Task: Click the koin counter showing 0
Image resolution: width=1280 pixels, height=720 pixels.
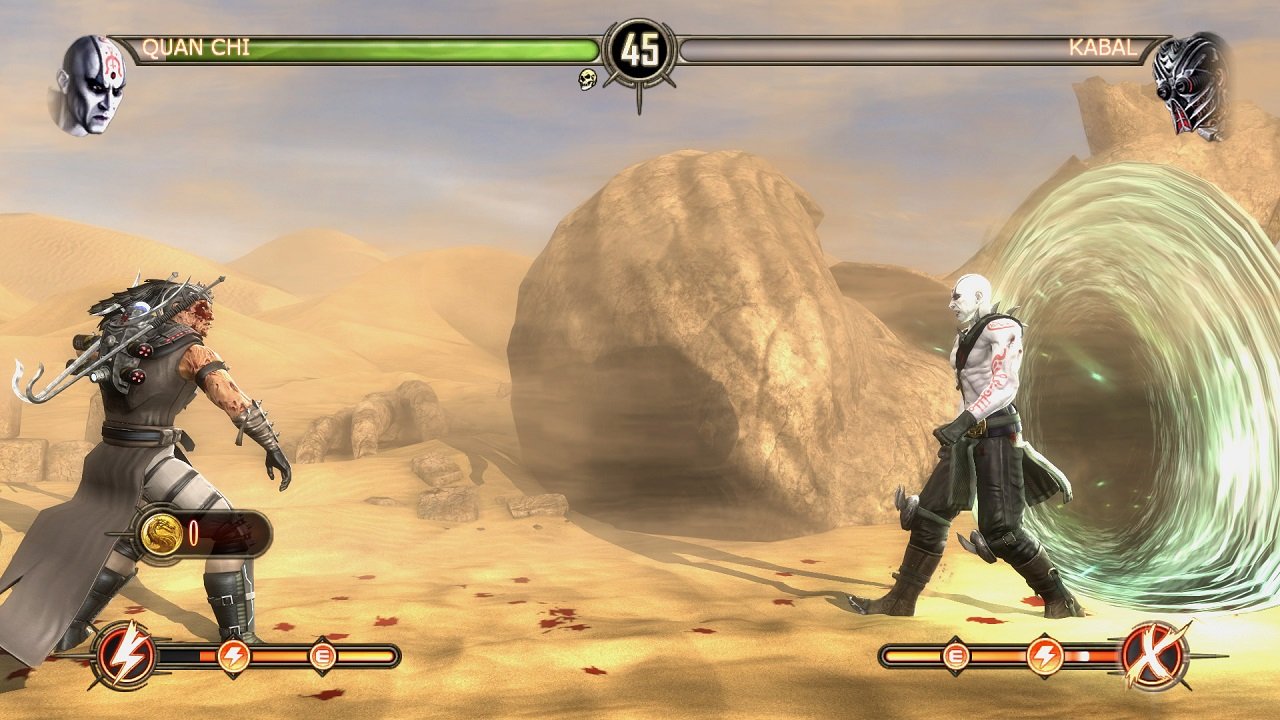Action: coord(196,533)
